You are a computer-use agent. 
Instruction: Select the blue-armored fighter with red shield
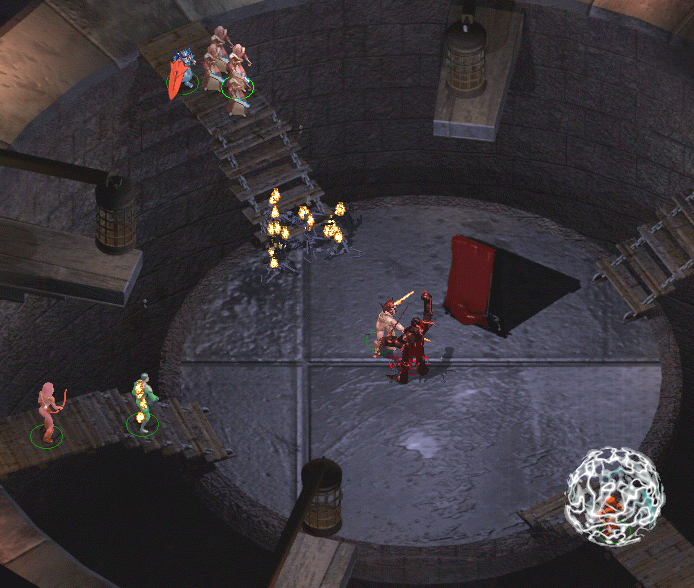tap(181, 73)
